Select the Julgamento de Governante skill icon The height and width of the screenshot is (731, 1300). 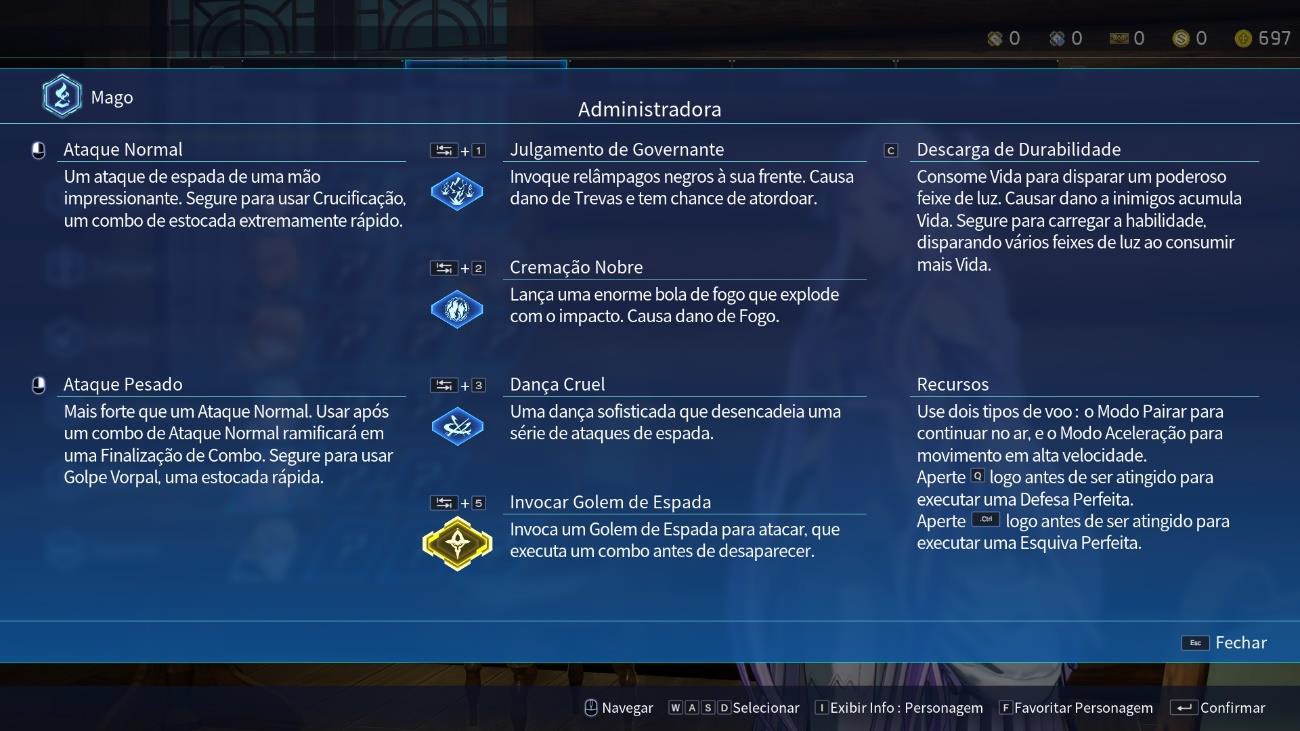click(x=457, y=191)
